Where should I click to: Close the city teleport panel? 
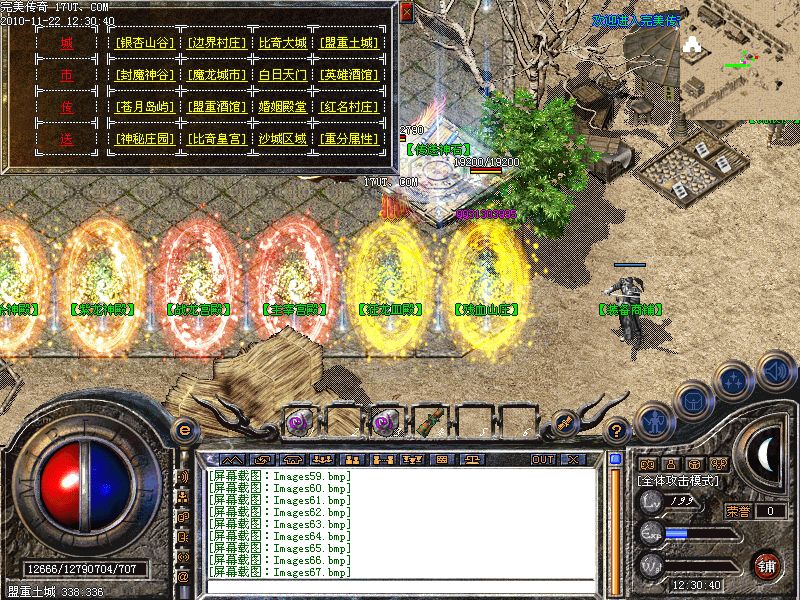[x=406, y=12]
